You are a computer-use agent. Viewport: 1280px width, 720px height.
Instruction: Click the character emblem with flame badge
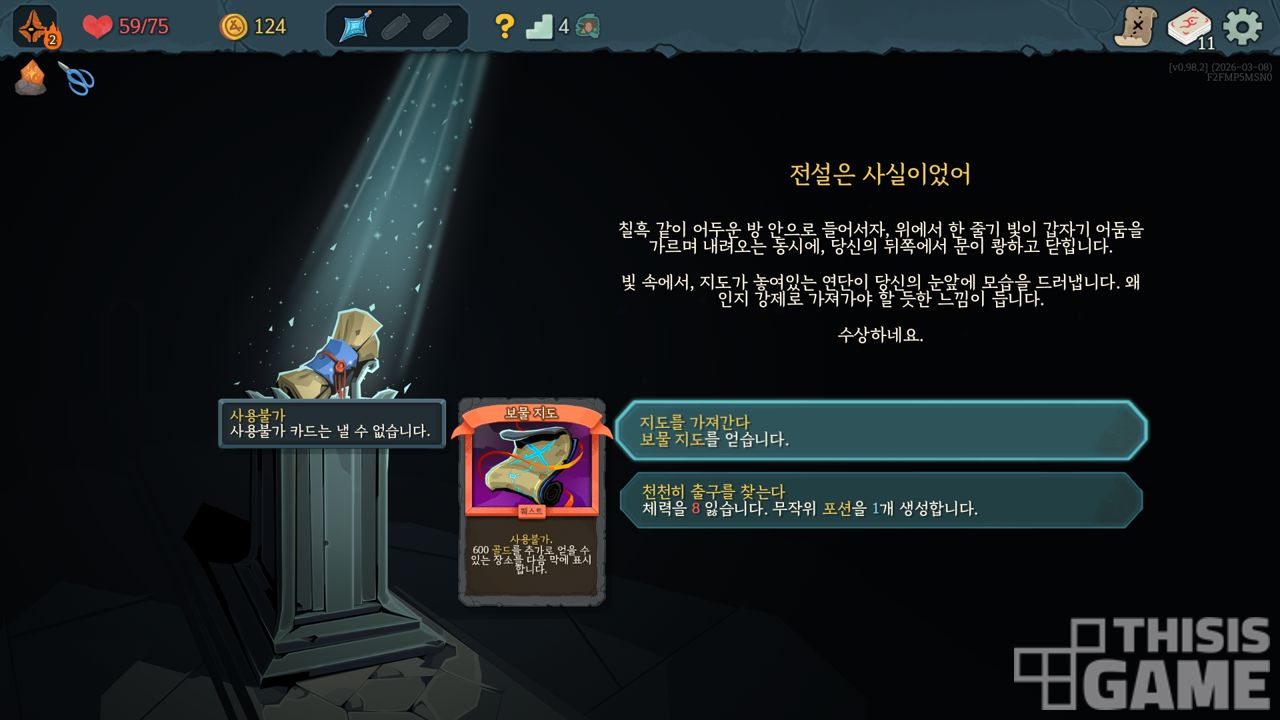click(35, 26)
